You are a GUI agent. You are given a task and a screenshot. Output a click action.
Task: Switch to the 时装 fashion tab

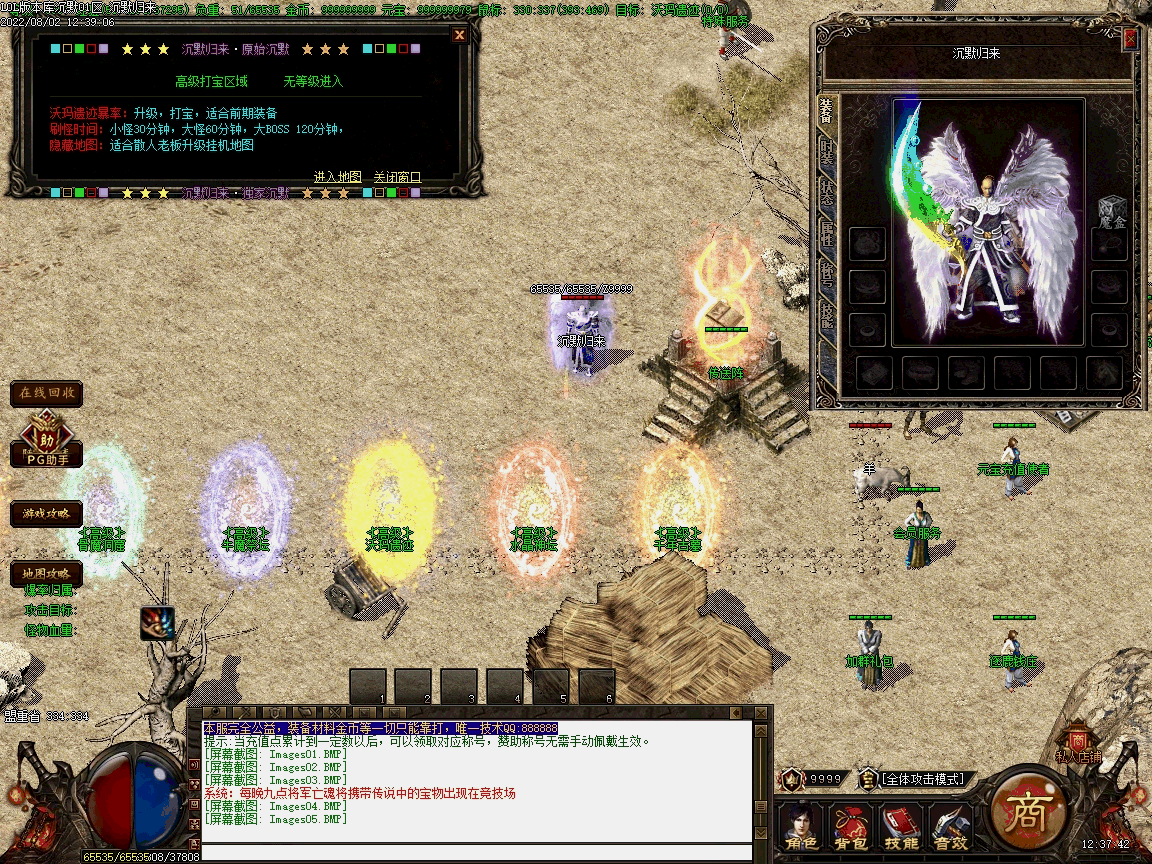(826, 151)
